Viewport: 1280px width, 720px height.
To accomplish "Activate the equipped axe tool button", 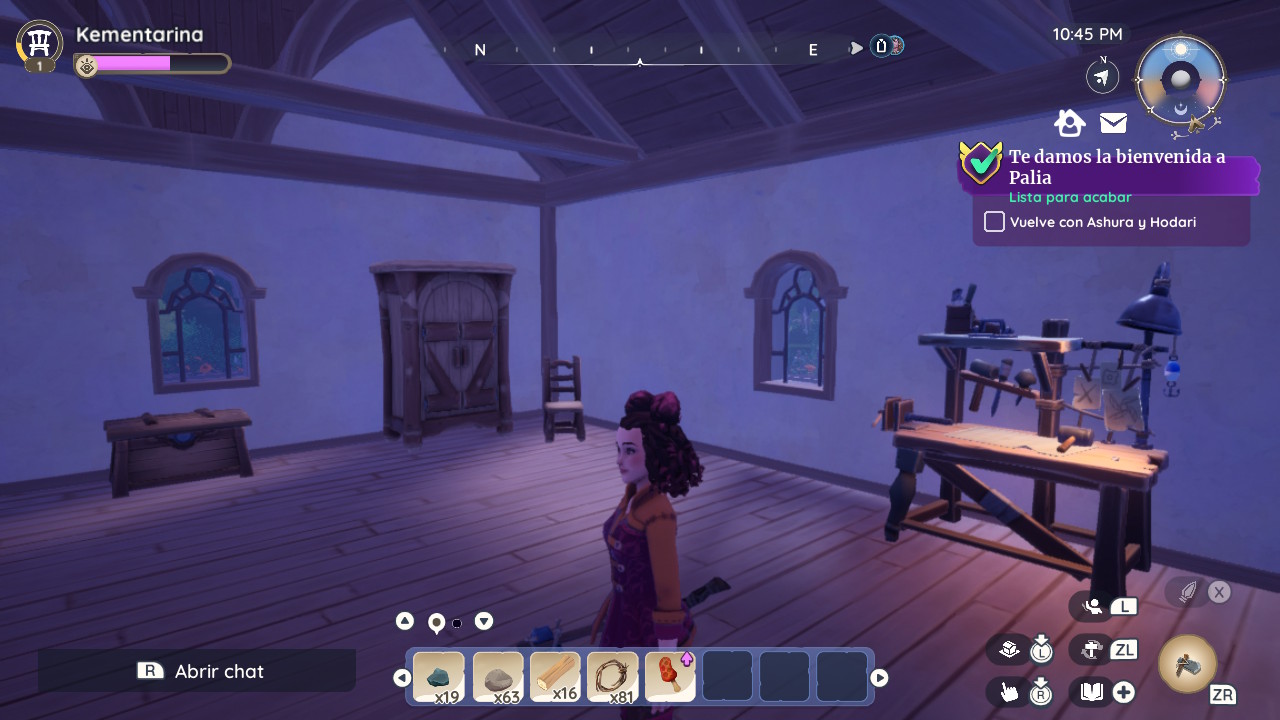I will tap(1187, 664).
